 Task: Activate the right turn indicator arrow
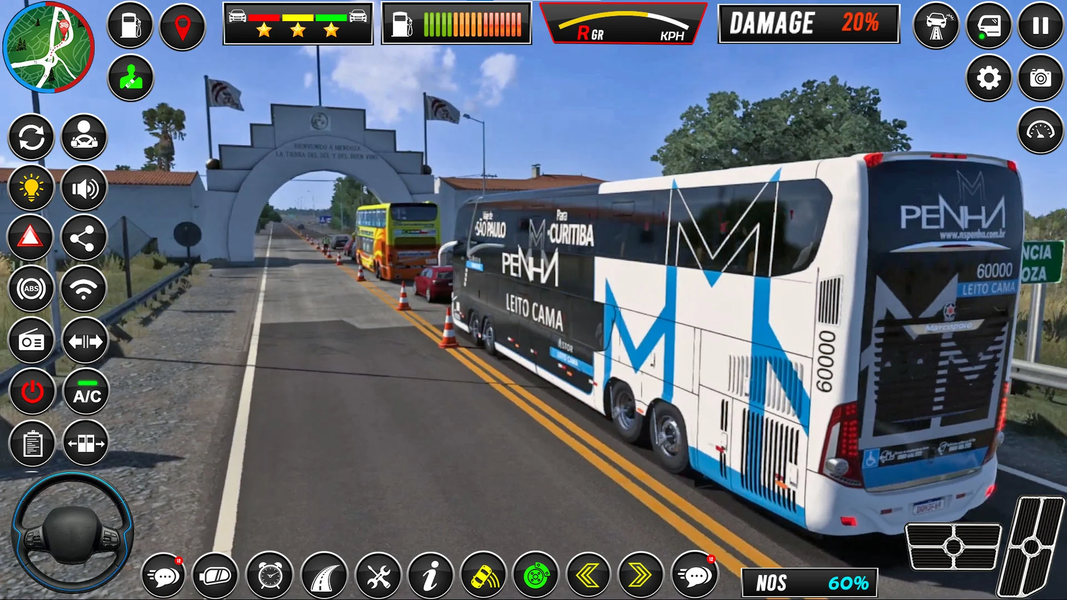640,575
